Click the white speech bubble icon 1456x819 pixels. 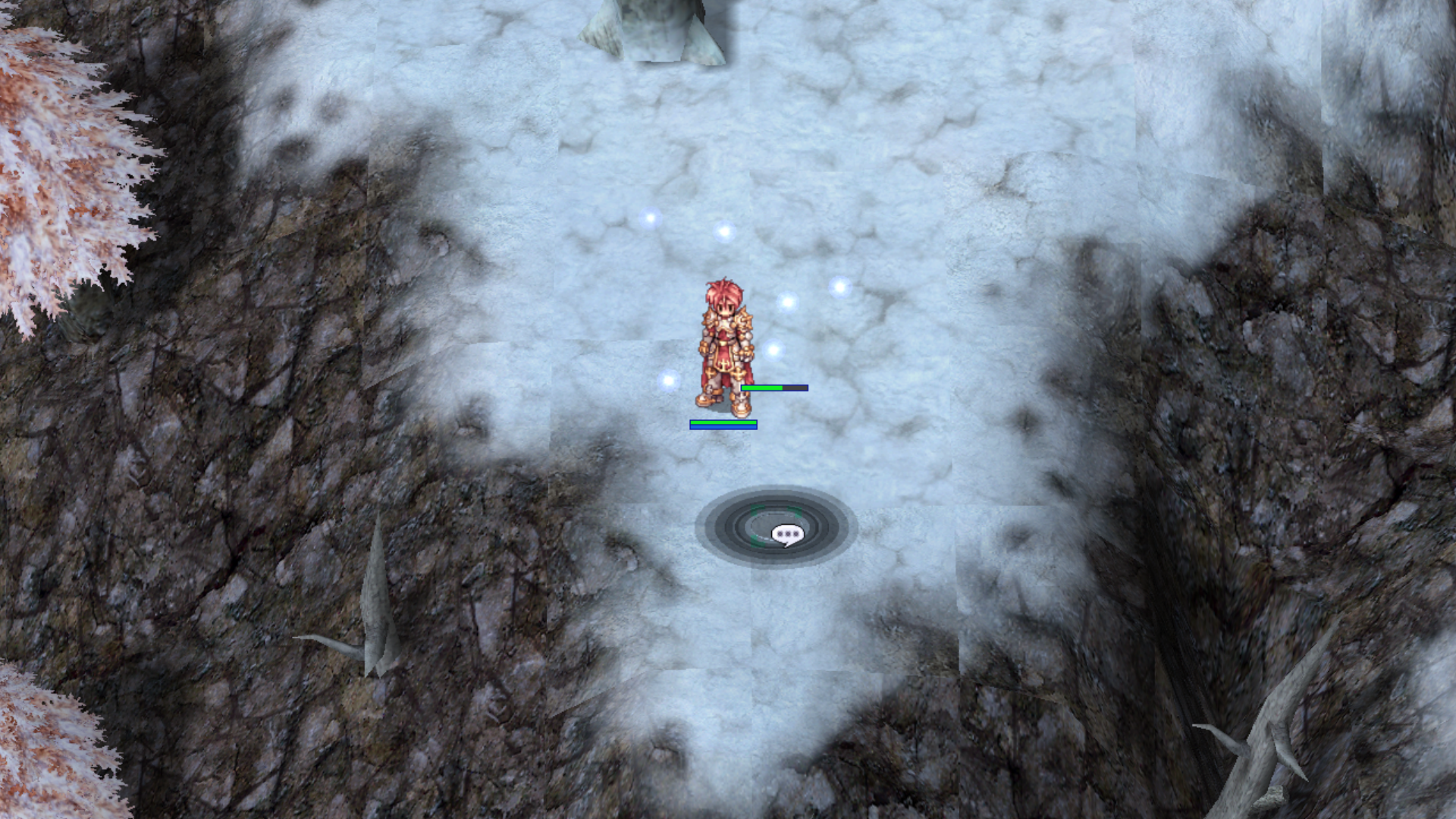[x=786, y=535]
